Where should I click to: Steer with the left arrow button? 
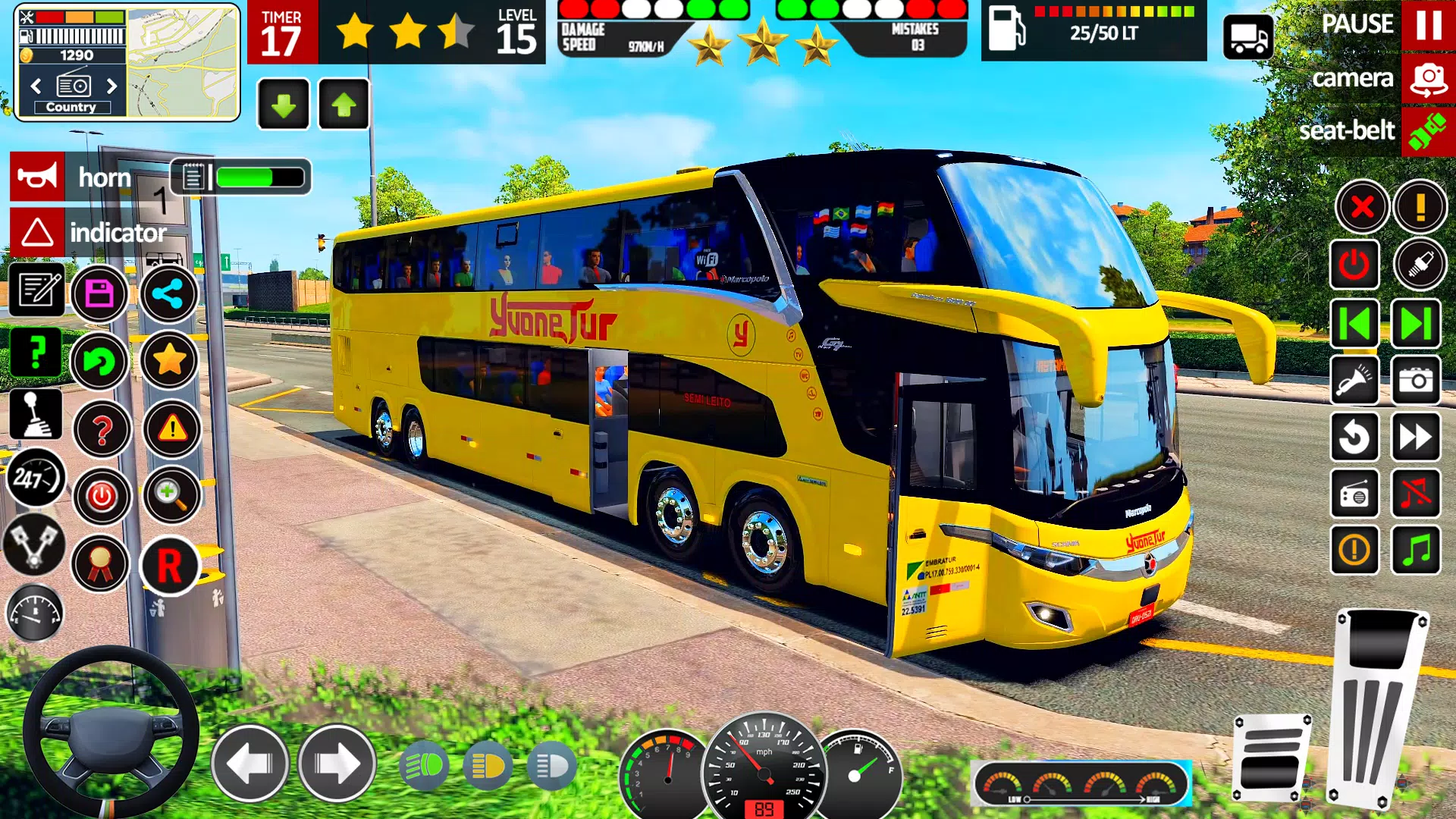pos(249,764)
